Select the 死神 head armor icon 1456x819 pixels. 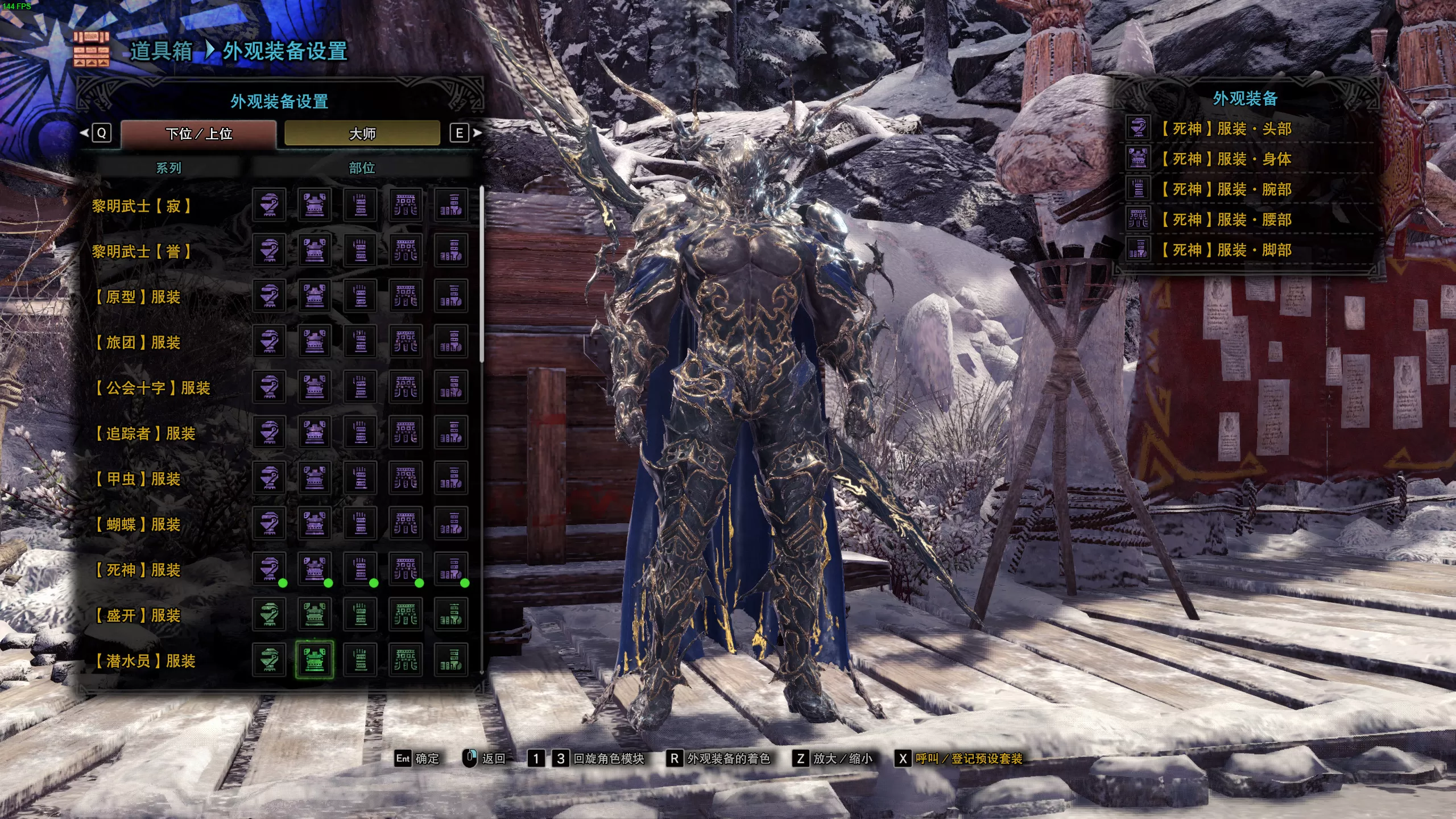pyautogui.click(x=270, y=570)
